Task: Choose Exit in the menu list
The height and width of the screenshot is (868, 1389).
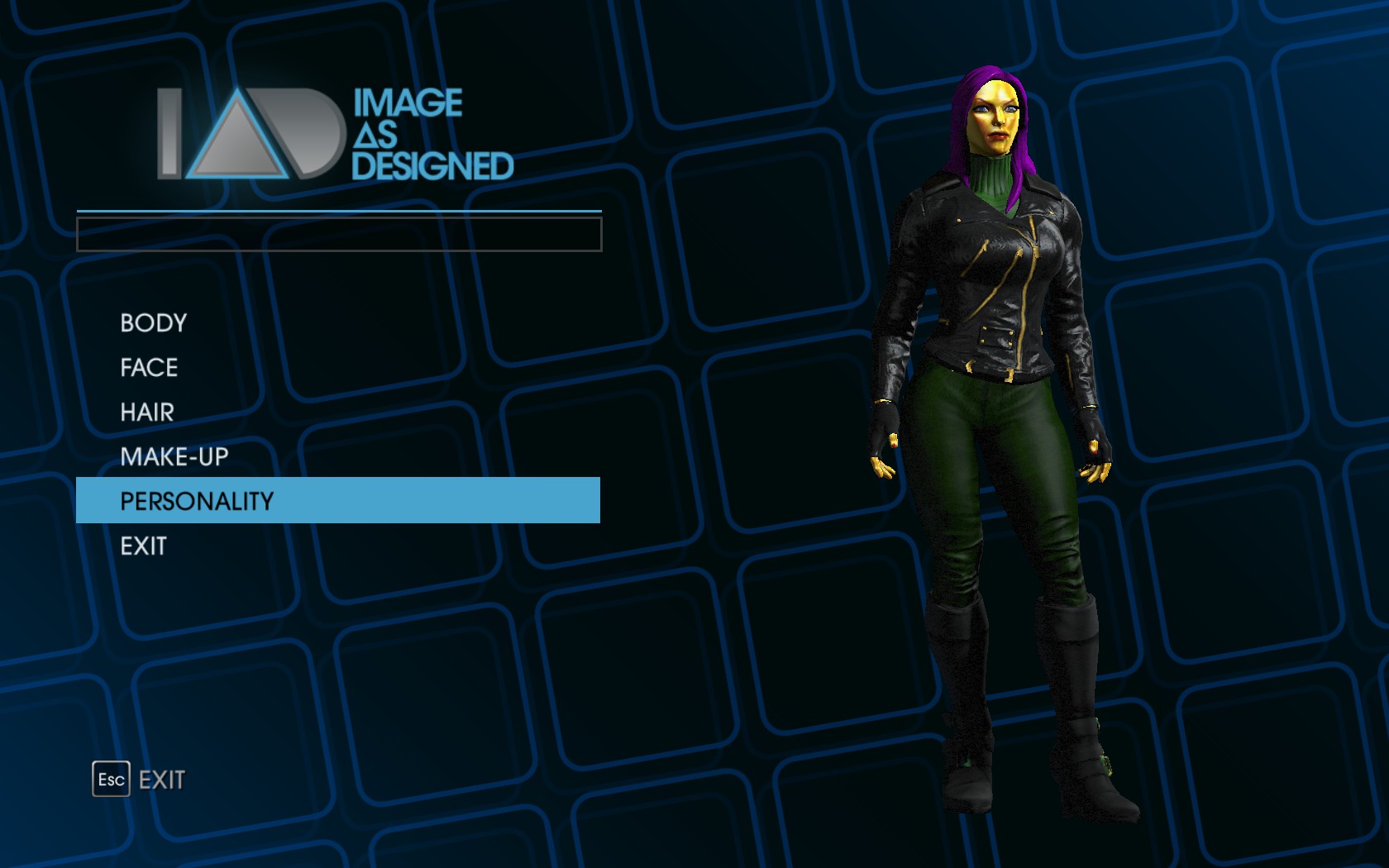Action: [143, 546]
